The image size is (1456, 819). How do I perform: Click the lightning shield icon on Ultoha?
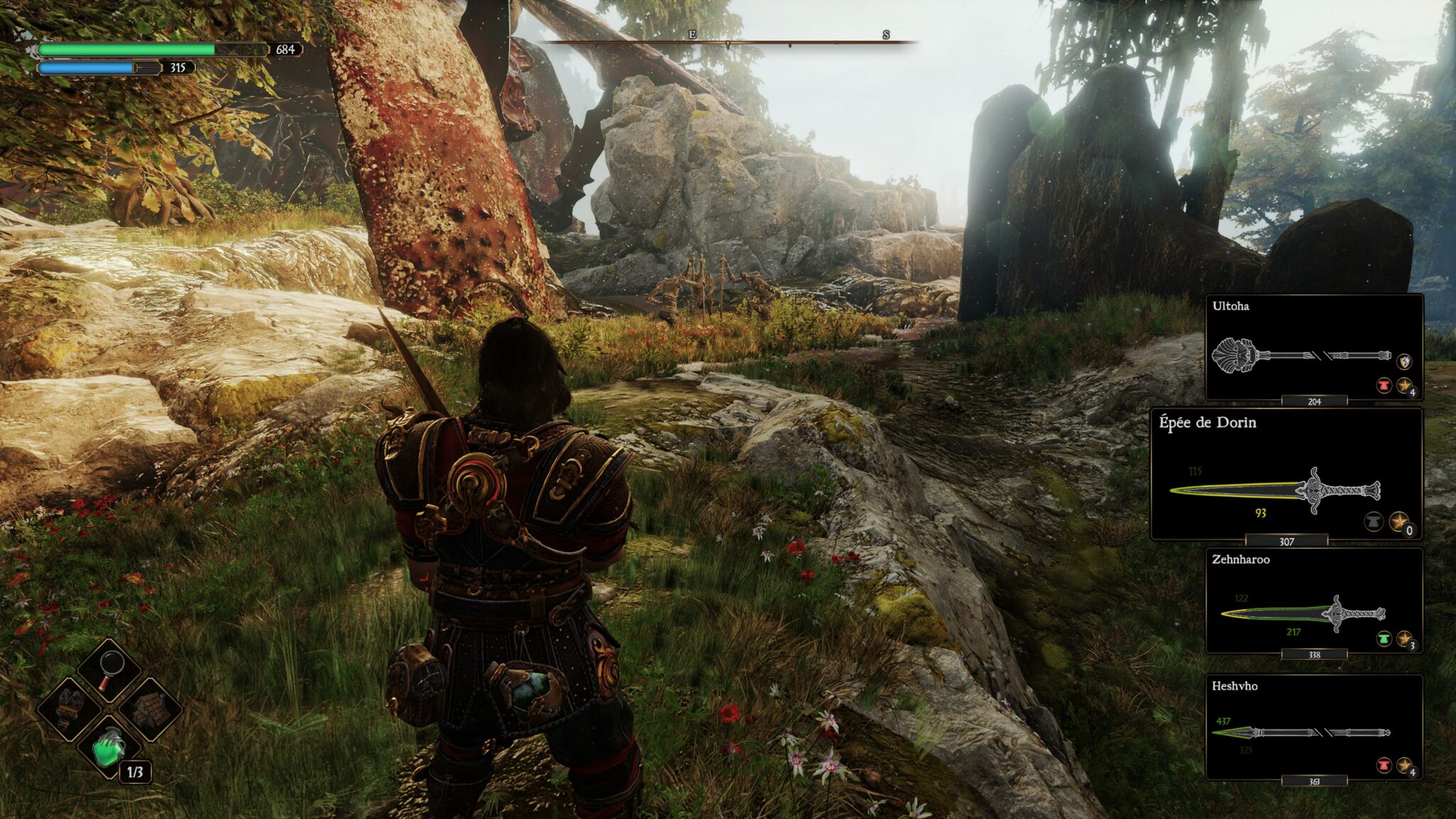1404,362
